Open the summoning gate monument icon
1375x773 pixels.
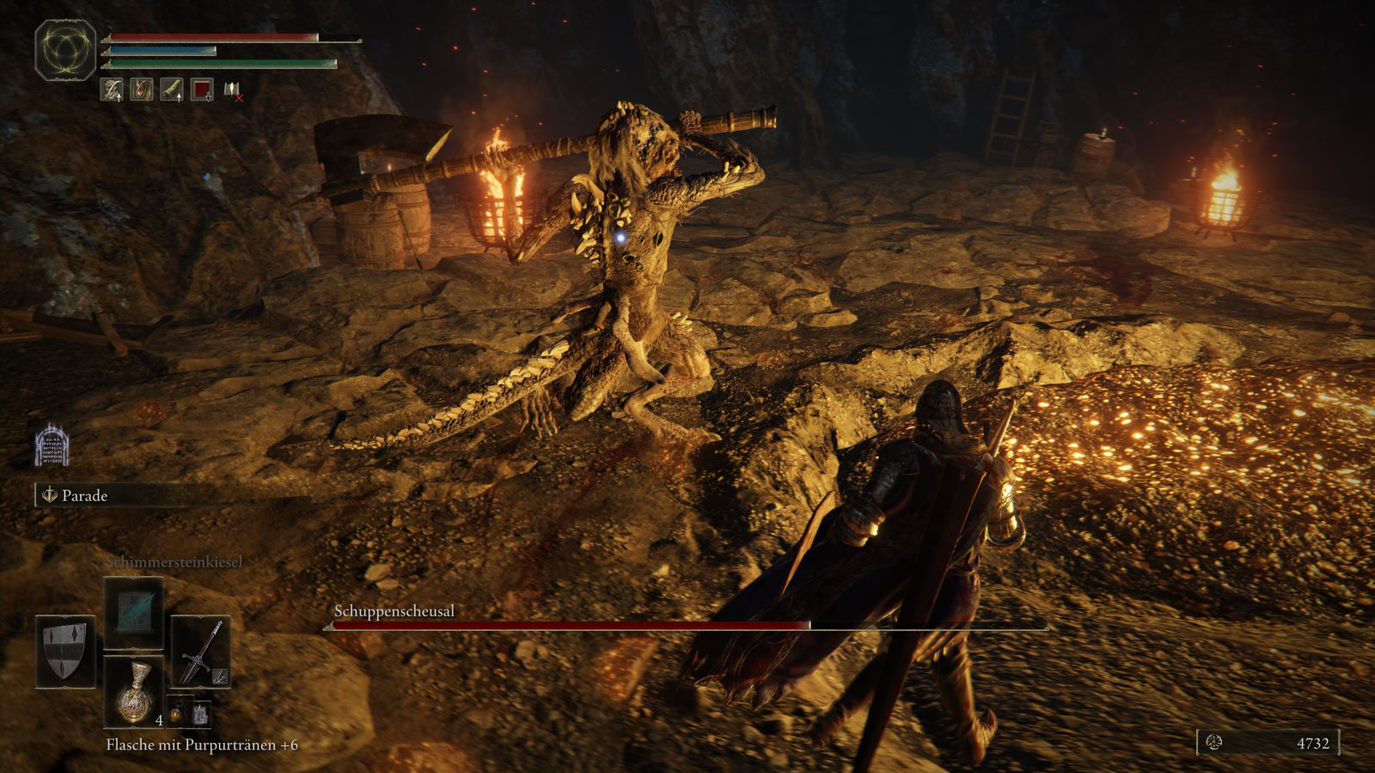pos(51,445)
